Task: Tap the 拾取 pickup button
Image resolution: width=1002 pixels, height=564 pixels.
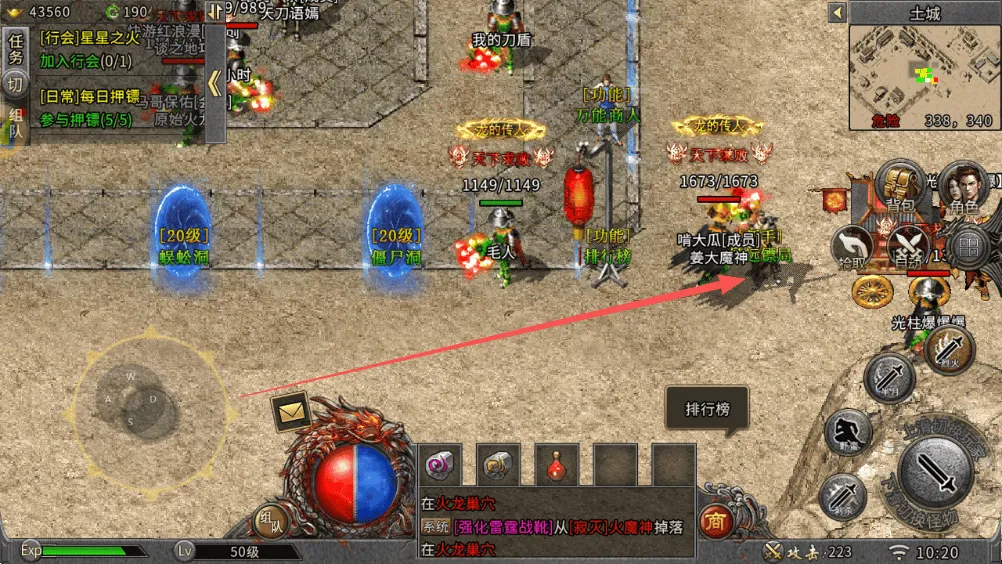Action: coord(856,245)
